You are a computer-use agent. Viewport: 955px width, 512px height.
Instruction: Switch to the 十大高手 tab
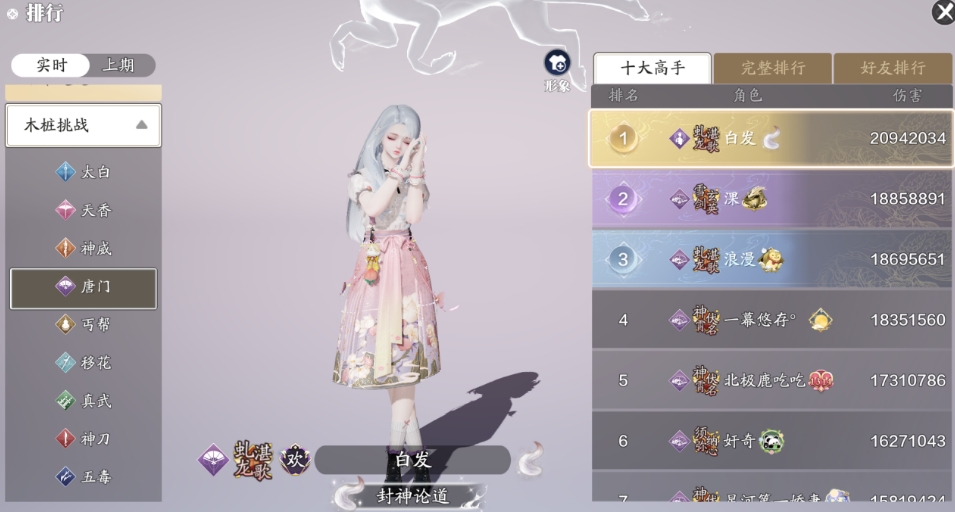[x=652, y=68]
